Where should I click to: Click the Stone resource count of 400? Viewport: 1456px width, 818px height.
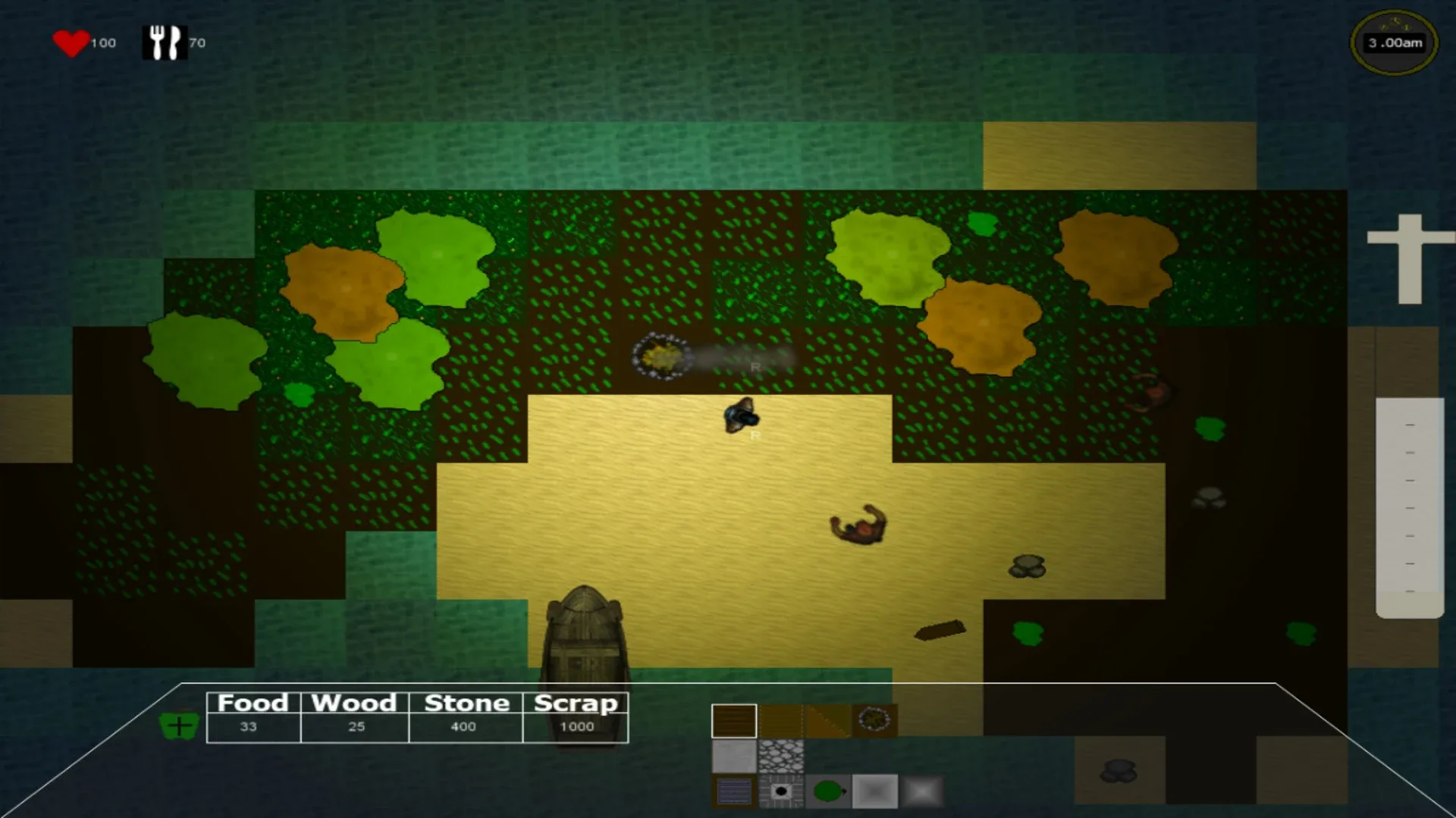[464, 726]
